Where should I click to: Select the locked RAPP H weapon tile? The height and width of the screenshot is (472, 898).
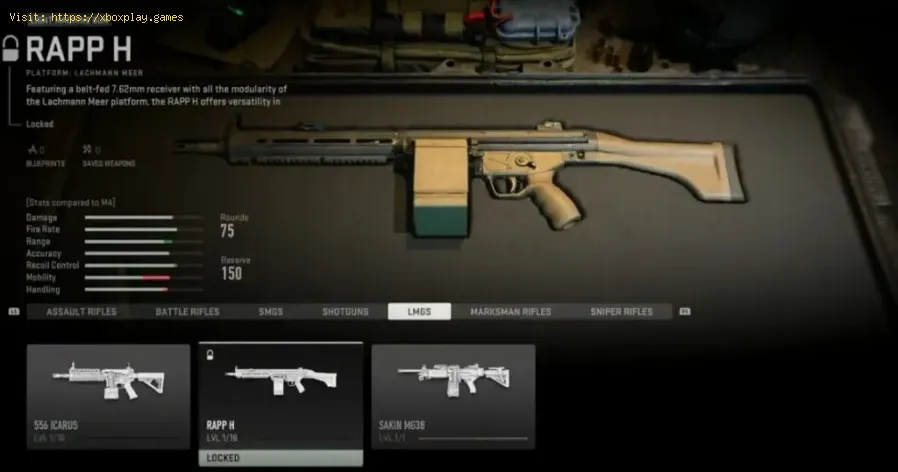coord(280,400)
